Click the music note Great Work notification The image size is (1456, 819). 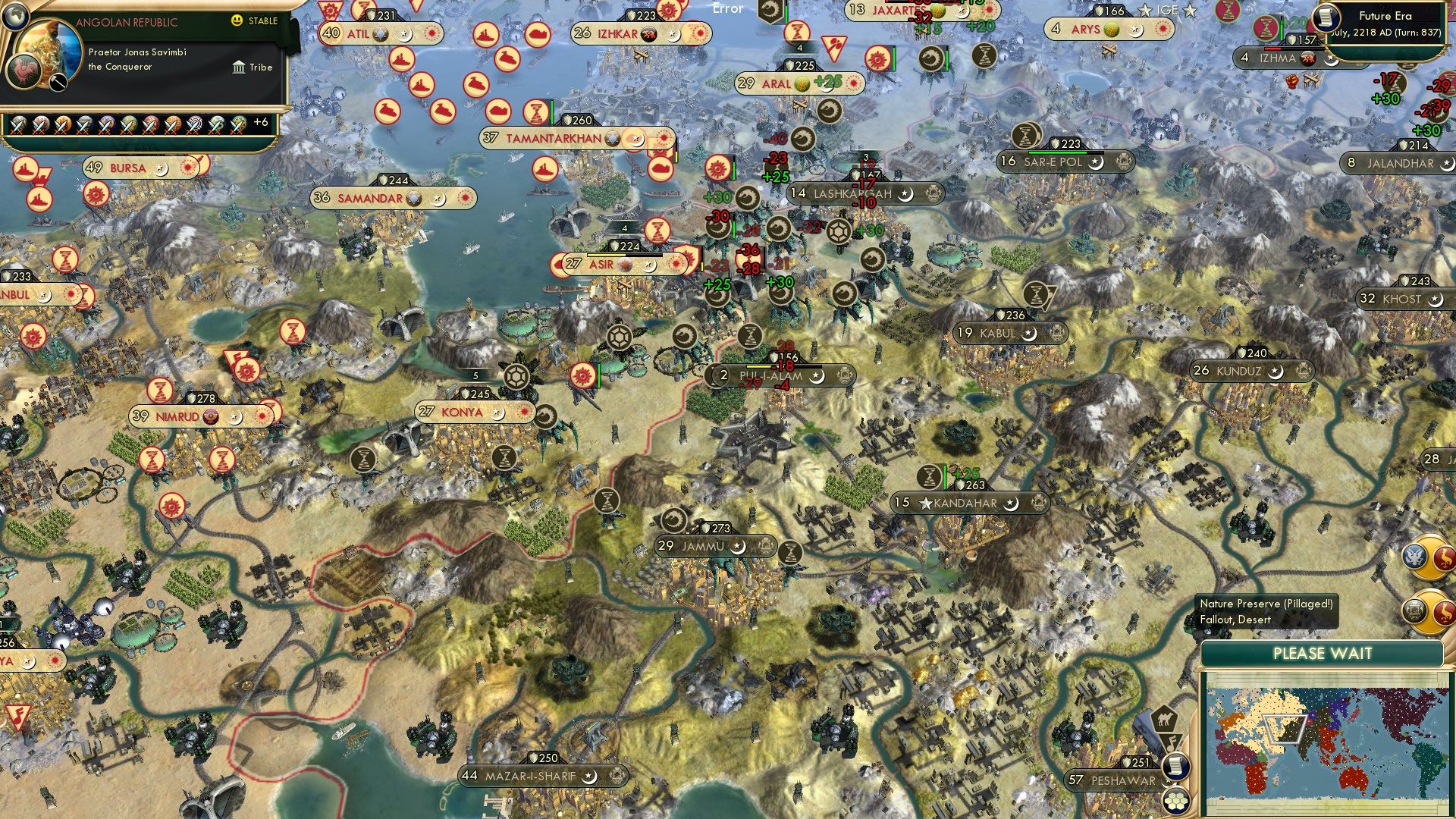click(1171, 742)
